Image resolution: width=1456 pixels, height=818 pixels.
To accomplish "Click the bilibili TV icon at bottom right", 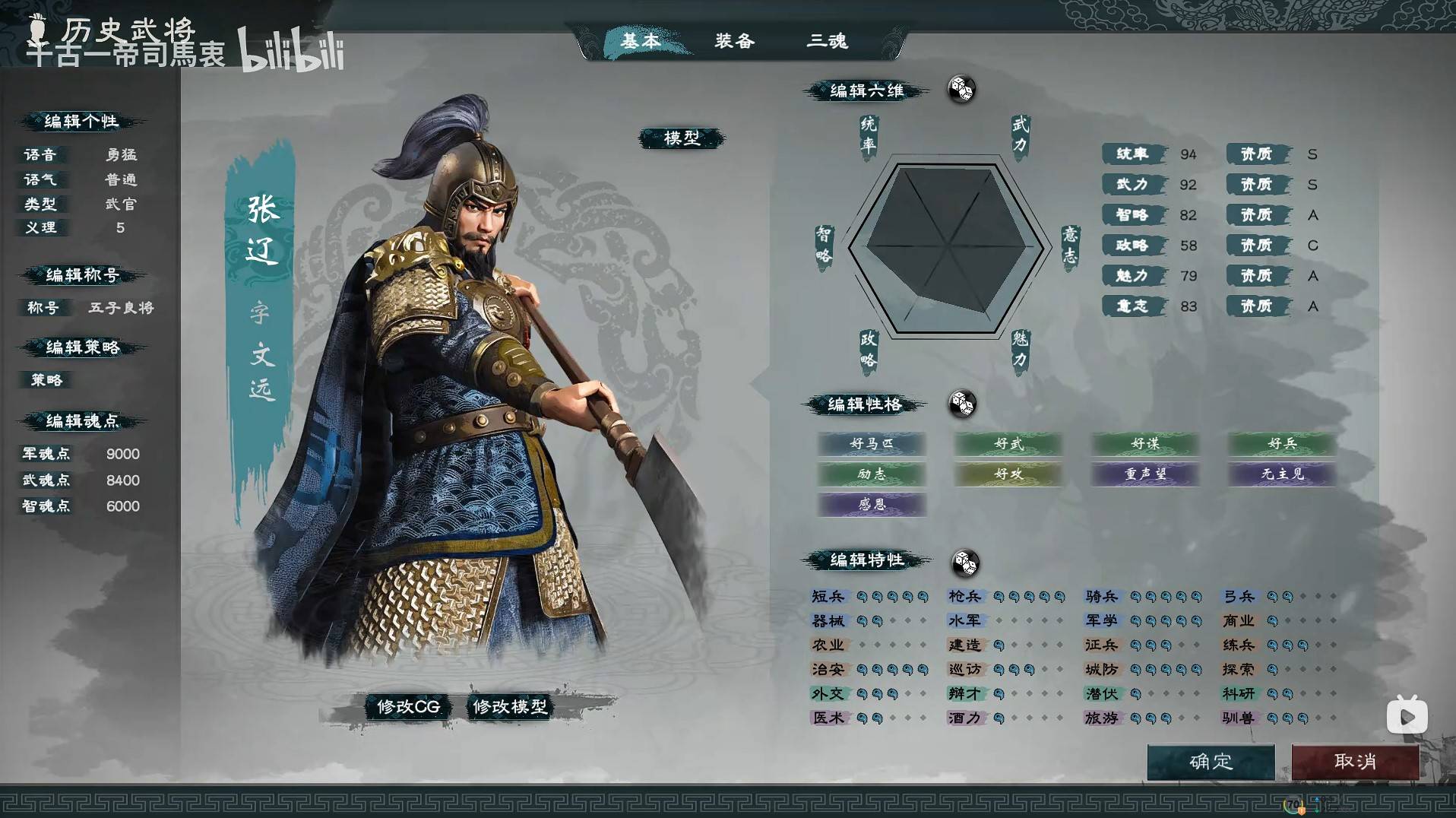I will pyautogui.click(x=1408, y=715).
